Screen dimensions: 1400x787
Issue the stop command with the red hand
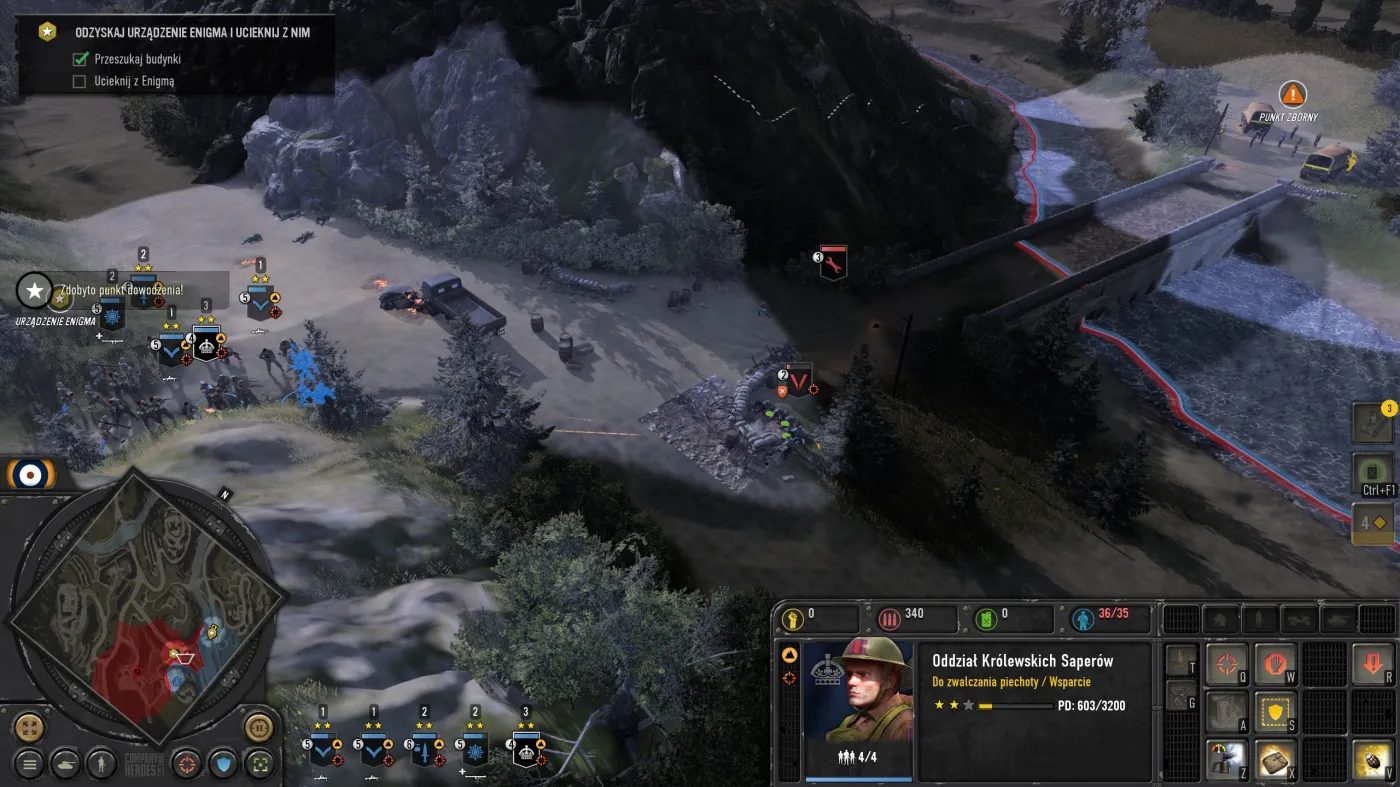tap(1275, 664)
